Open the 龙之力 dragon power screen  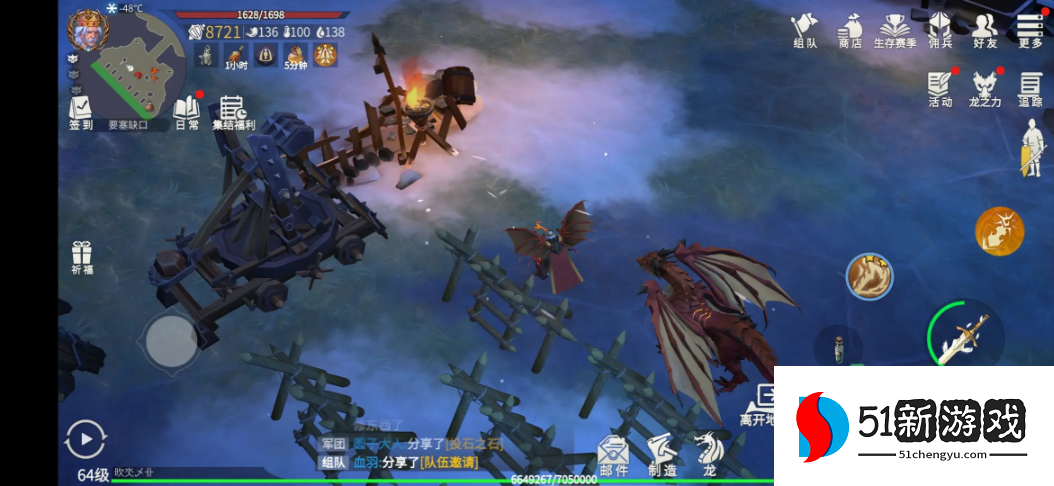(985, 89)
